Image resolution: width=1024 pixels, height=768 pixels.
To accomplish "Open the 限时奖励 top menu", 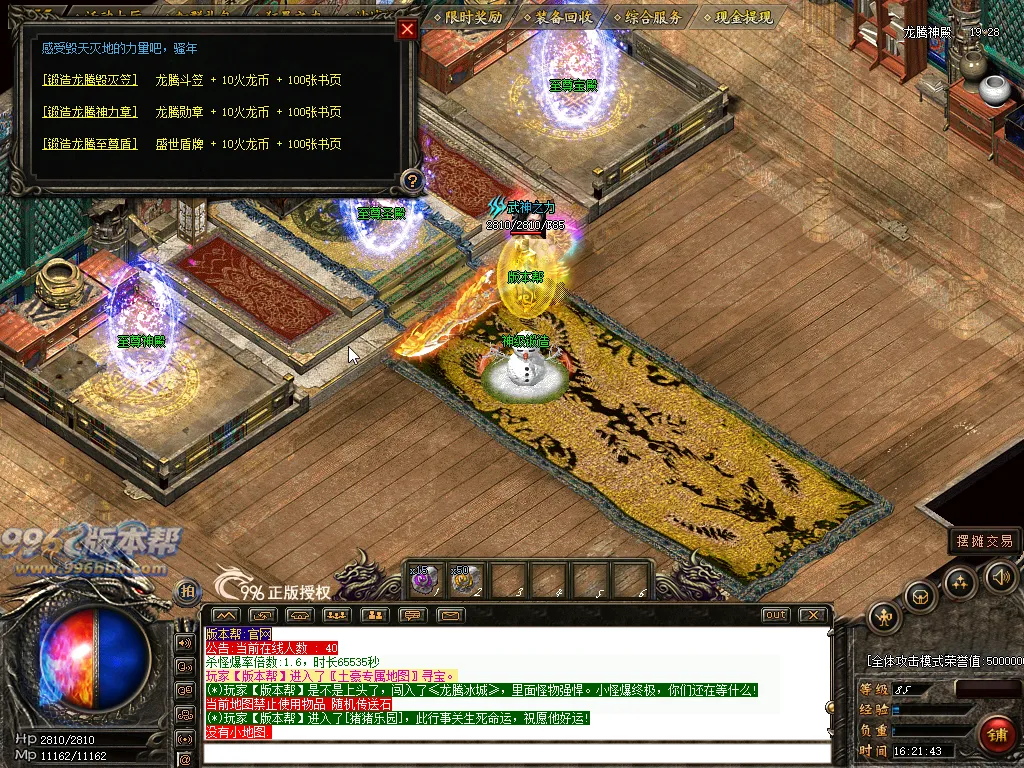I will pyautogui.click(x=467, y=17).
